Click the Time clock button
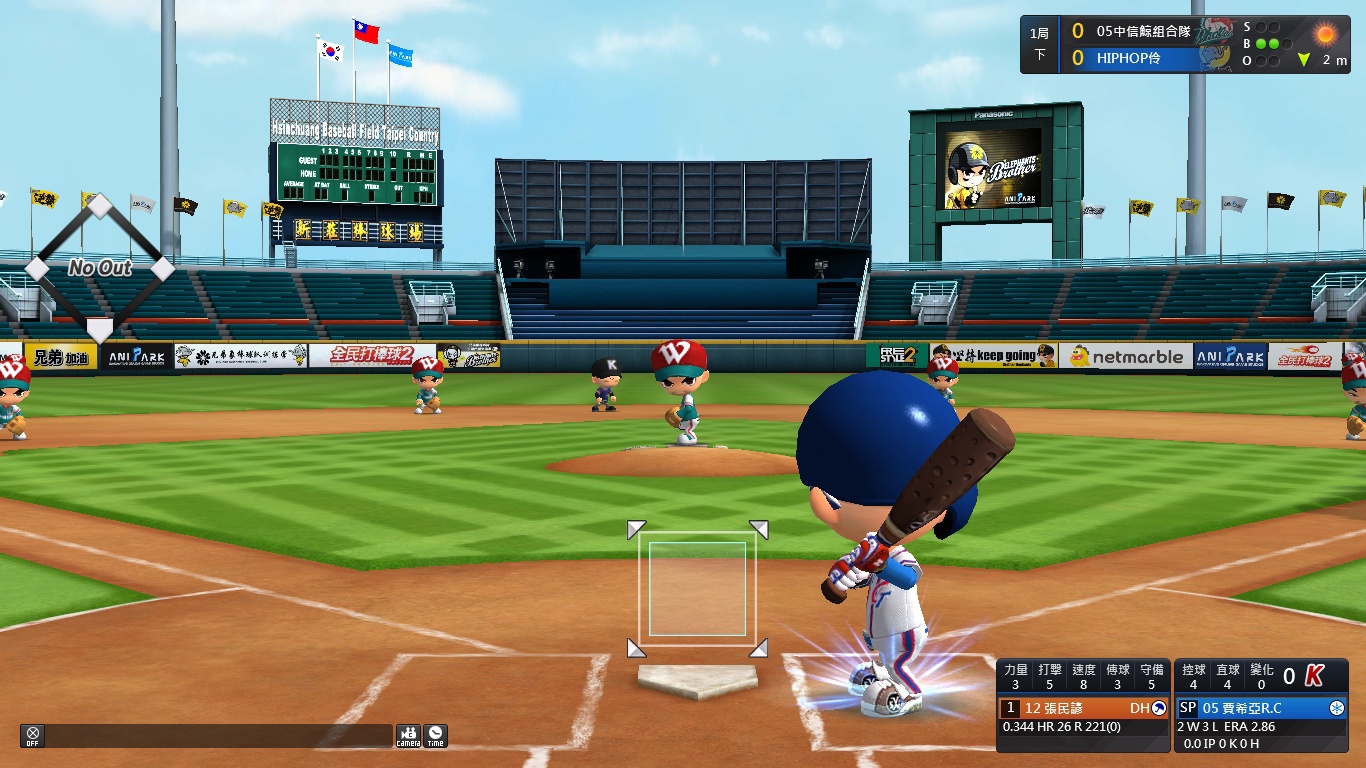The width and height of the screenshot is (1366, 768). click(x=435, y=736)
